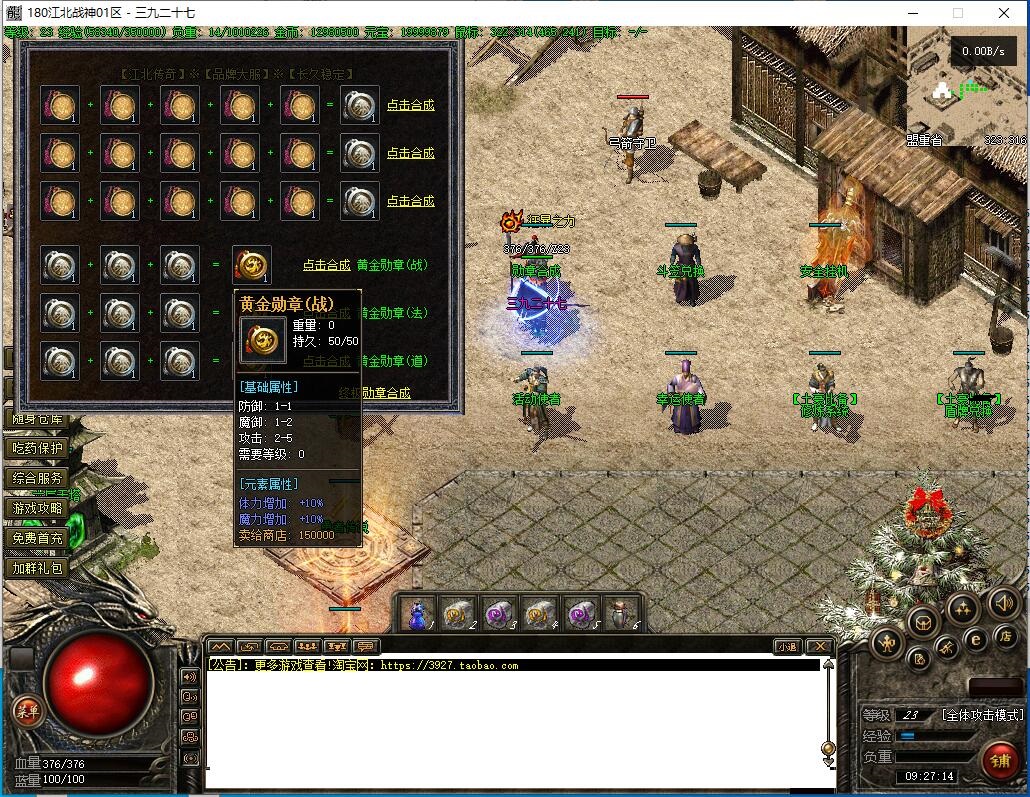Image resolution: width=1030 pixels, height=797 pixels.
Task: Use the jar item in hotbar slot 6
Action: [x=622, y=612]
